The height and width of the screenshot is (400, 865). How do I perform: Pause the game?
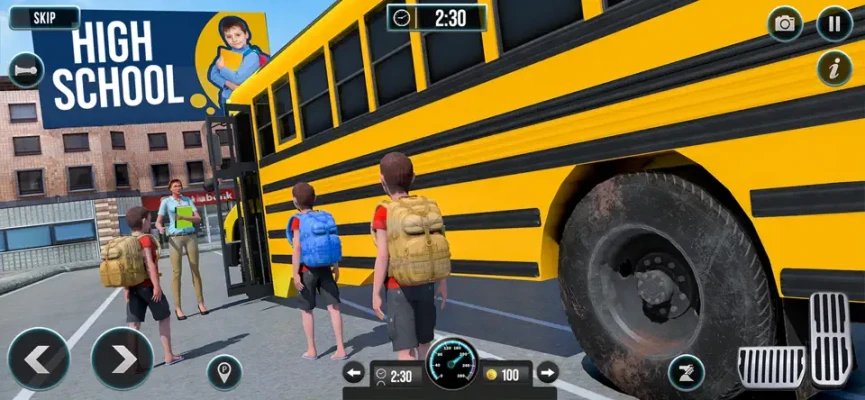[x=834, y=24]
